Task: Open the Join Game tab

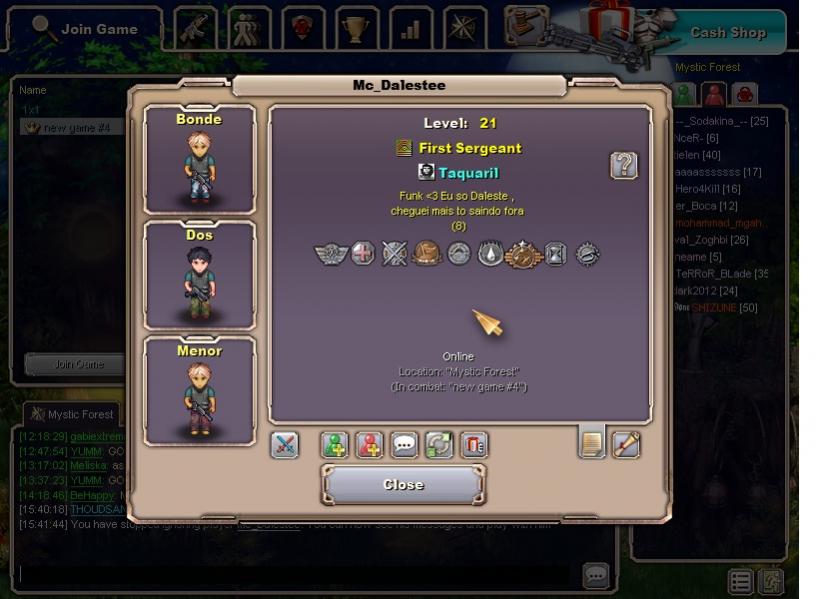Action: click(x=85, y=29)
